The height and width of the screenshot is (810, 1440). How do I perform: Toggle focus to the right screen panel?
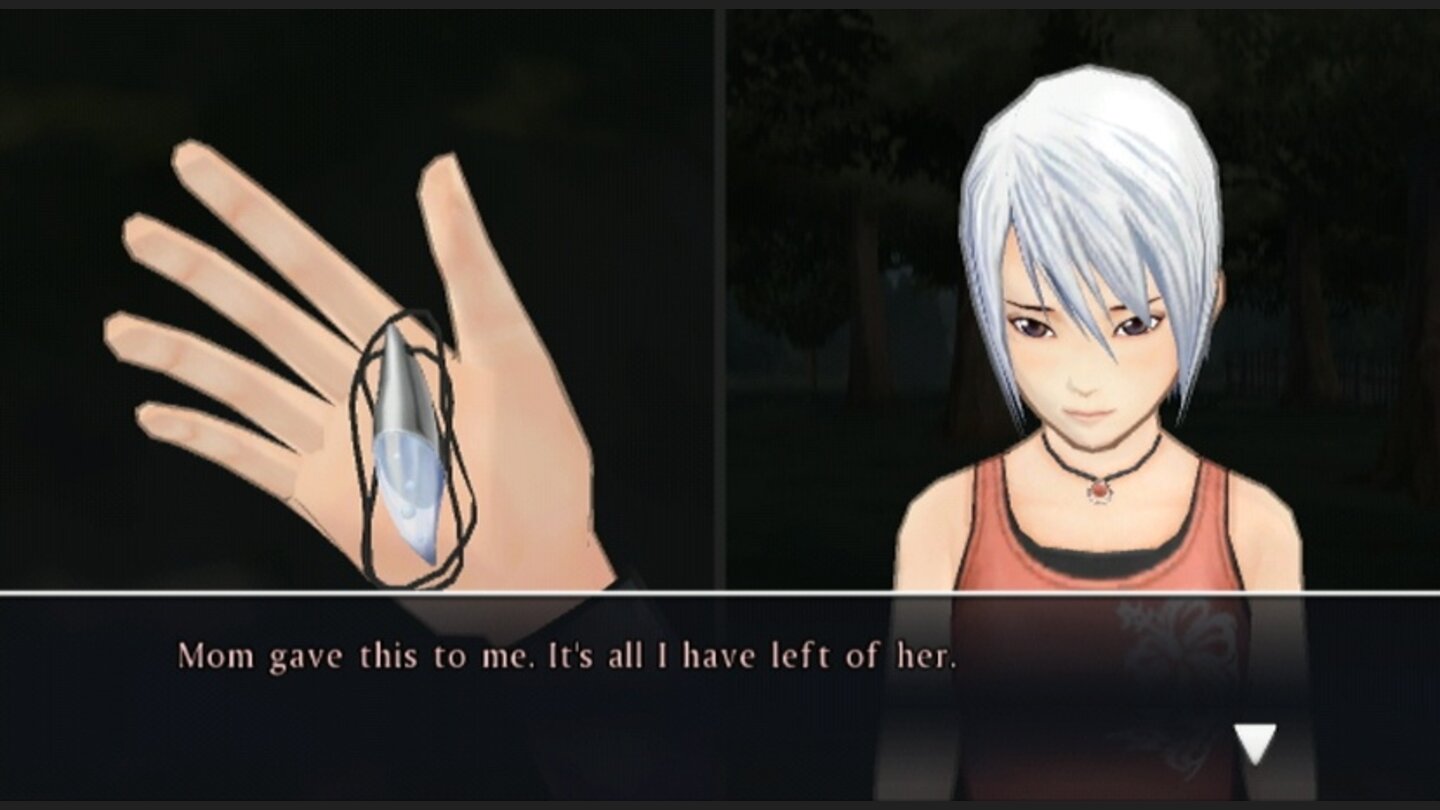point(1080,300)
